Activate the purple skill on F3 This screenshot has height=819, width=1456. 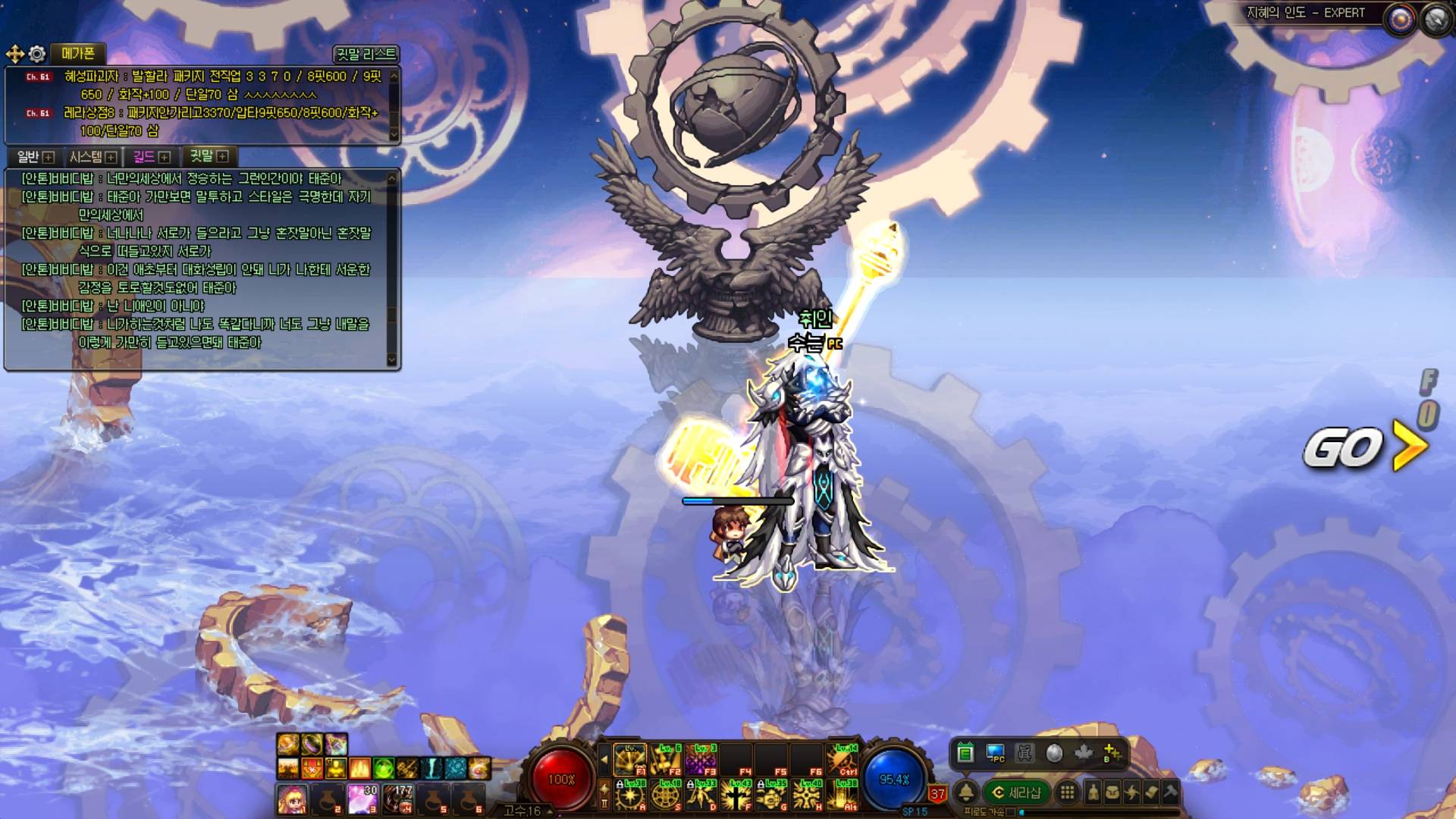click(x=701, y=759)
